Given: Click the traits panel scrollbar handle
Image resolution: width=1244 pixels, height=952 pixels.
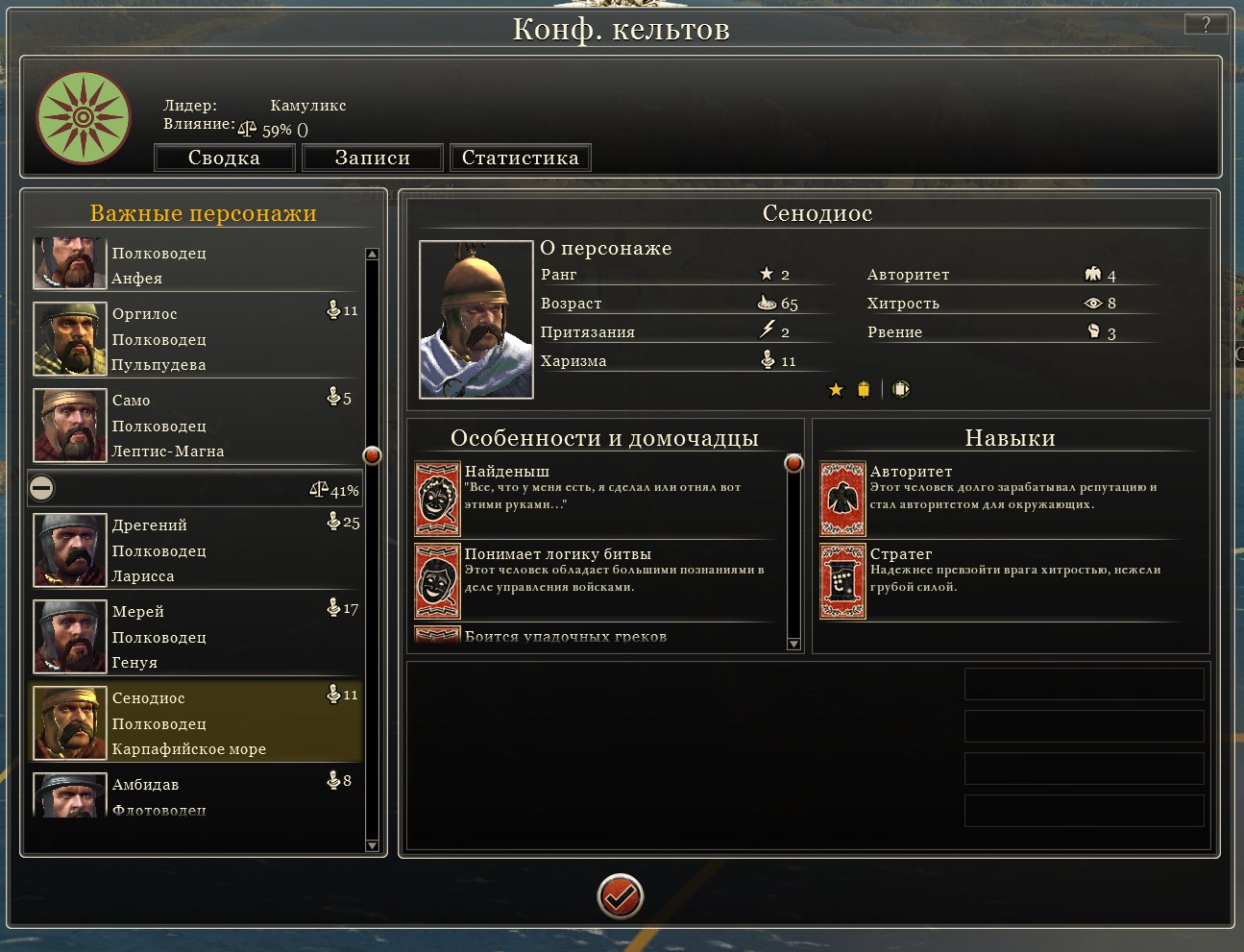Looking at the screenshot, I should point(793,464).
